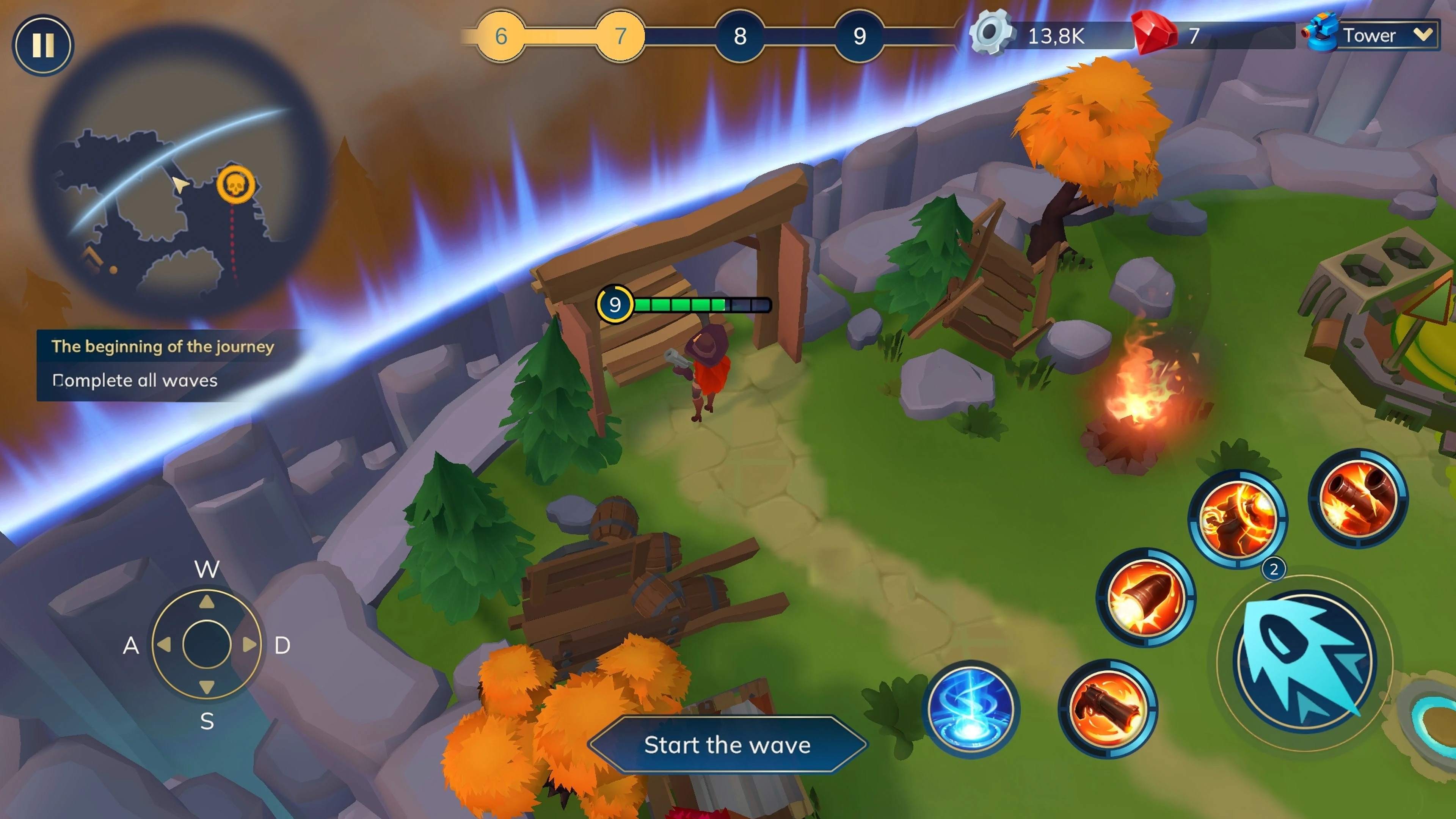
Task: Select wave 9 on the progress bar
Action: click(x=859, y=36)
